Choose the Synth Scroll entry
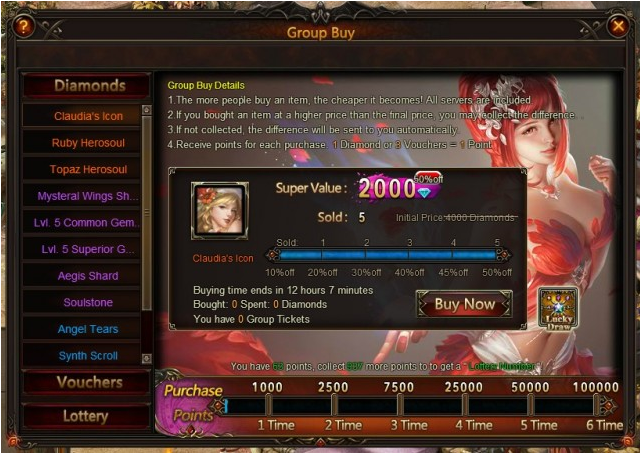Image resolution: width=640 pixels, height=453 pixels. tap(86, 356)
